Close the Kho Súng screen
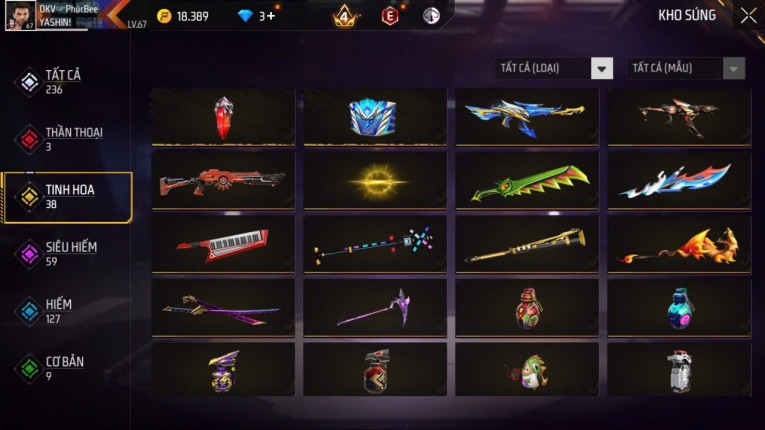 pos(748,16)
